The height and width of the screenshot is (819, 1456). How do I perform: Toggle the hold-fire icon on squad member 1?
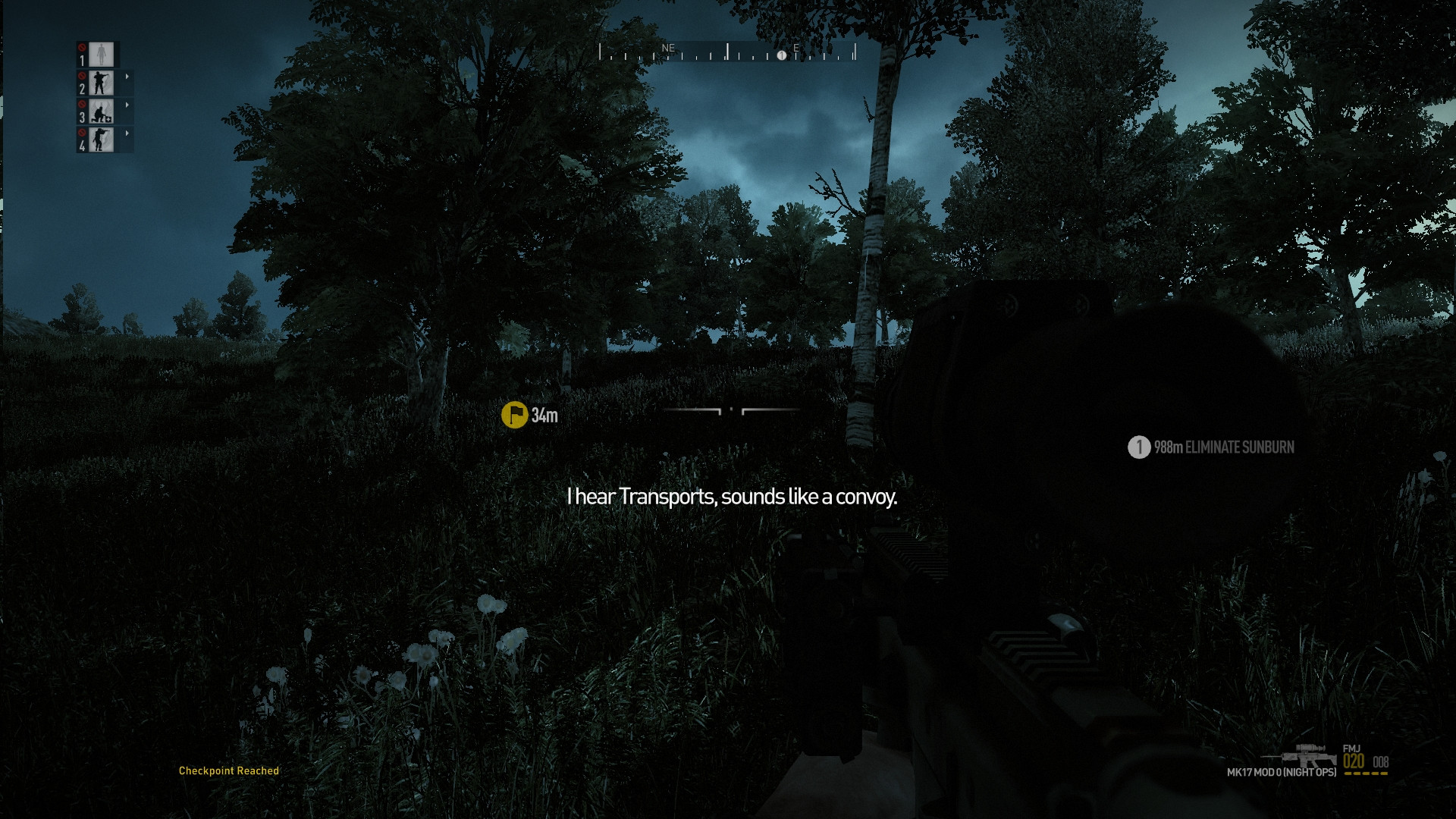[82, 48]
